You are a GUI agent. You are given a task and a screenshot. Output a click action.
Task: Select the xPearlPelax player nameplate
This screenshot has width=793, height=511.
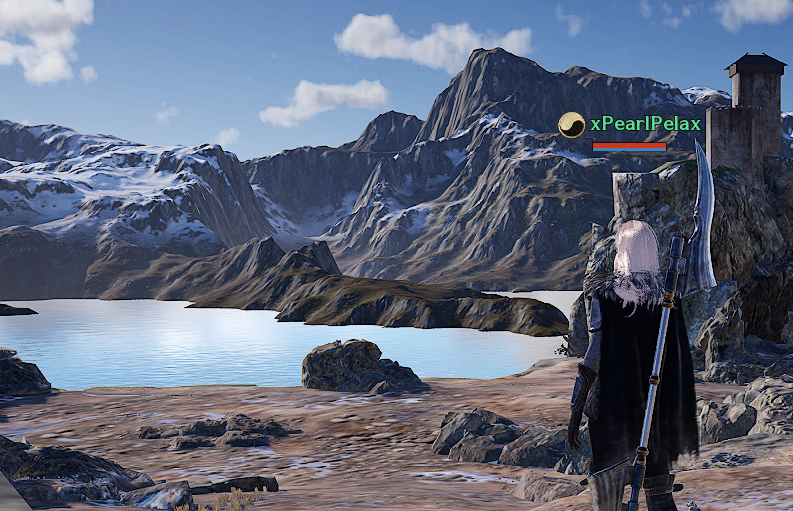645,123
